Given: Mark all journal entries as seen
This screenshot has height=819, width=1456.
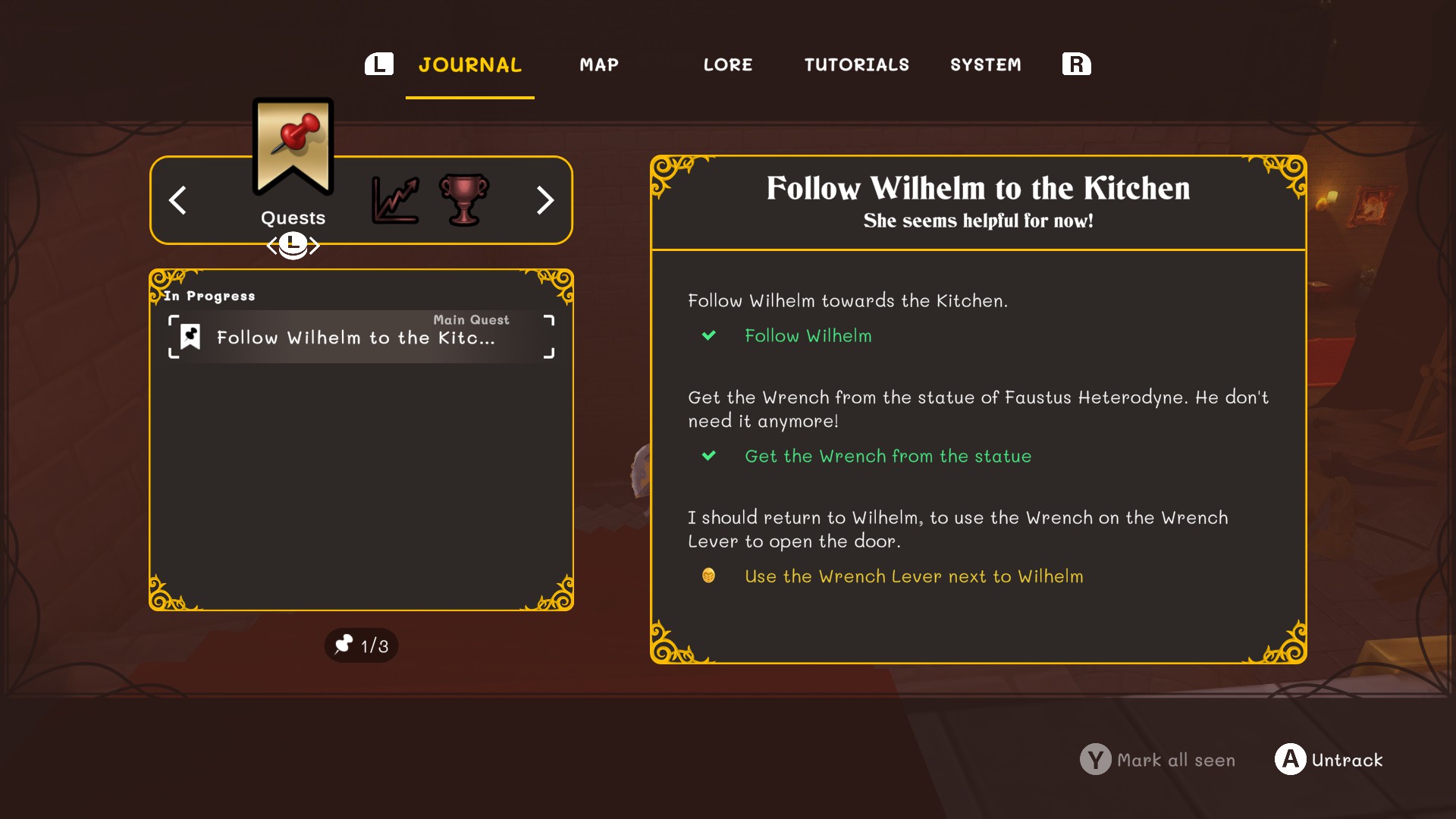Looking at the screenshot, I should (x=1158, y=760).
